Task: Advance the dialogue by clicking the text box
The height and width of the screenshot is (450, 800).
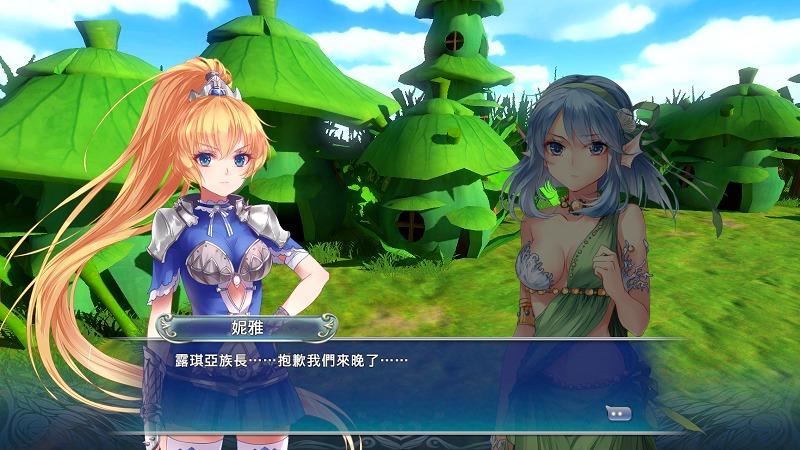Action: pyautogui.click(x=400, y=385)
